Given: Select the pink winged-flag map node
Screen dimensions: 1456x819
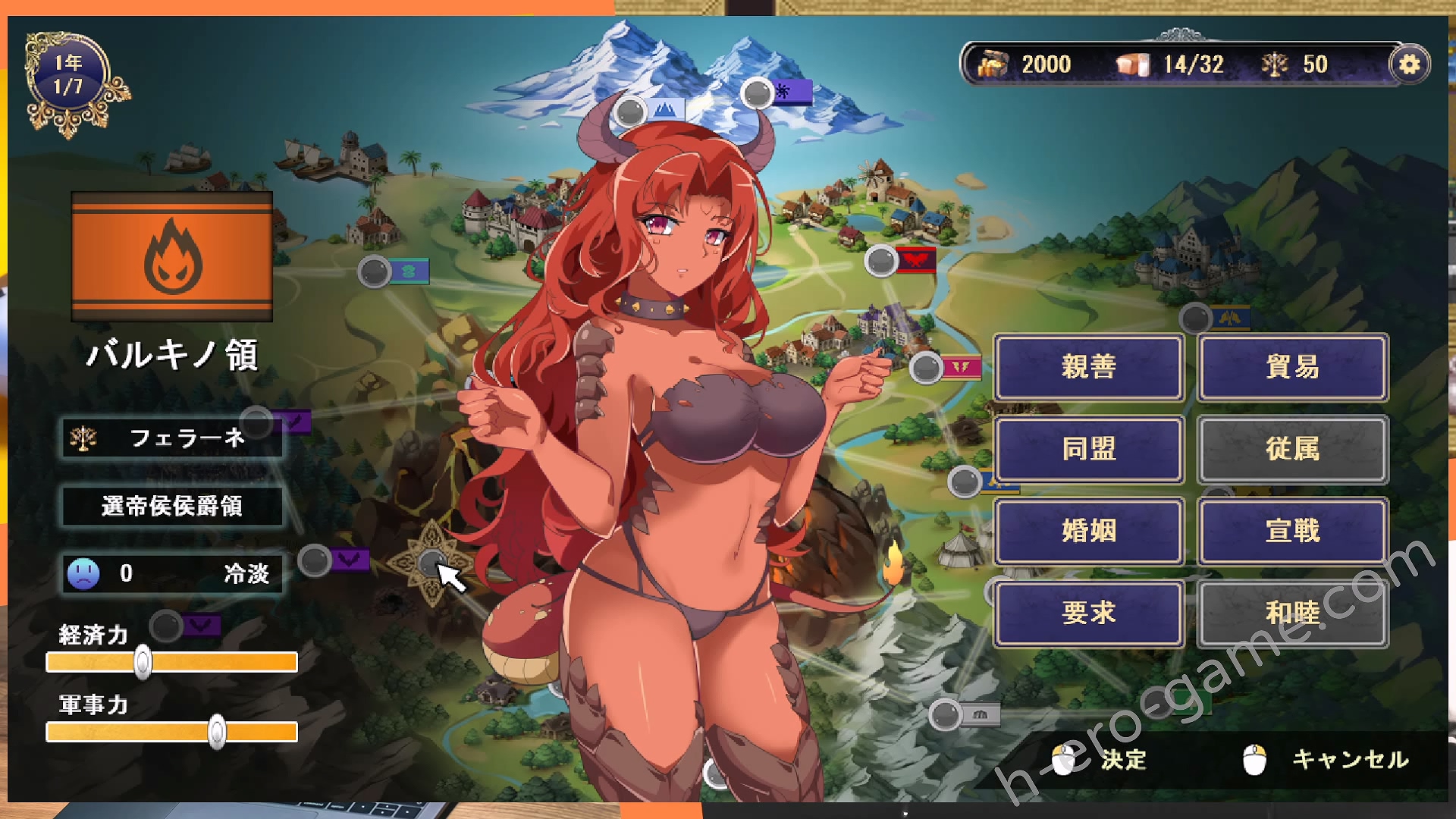Looking at the screenshot, I should (x=927, y=368).
